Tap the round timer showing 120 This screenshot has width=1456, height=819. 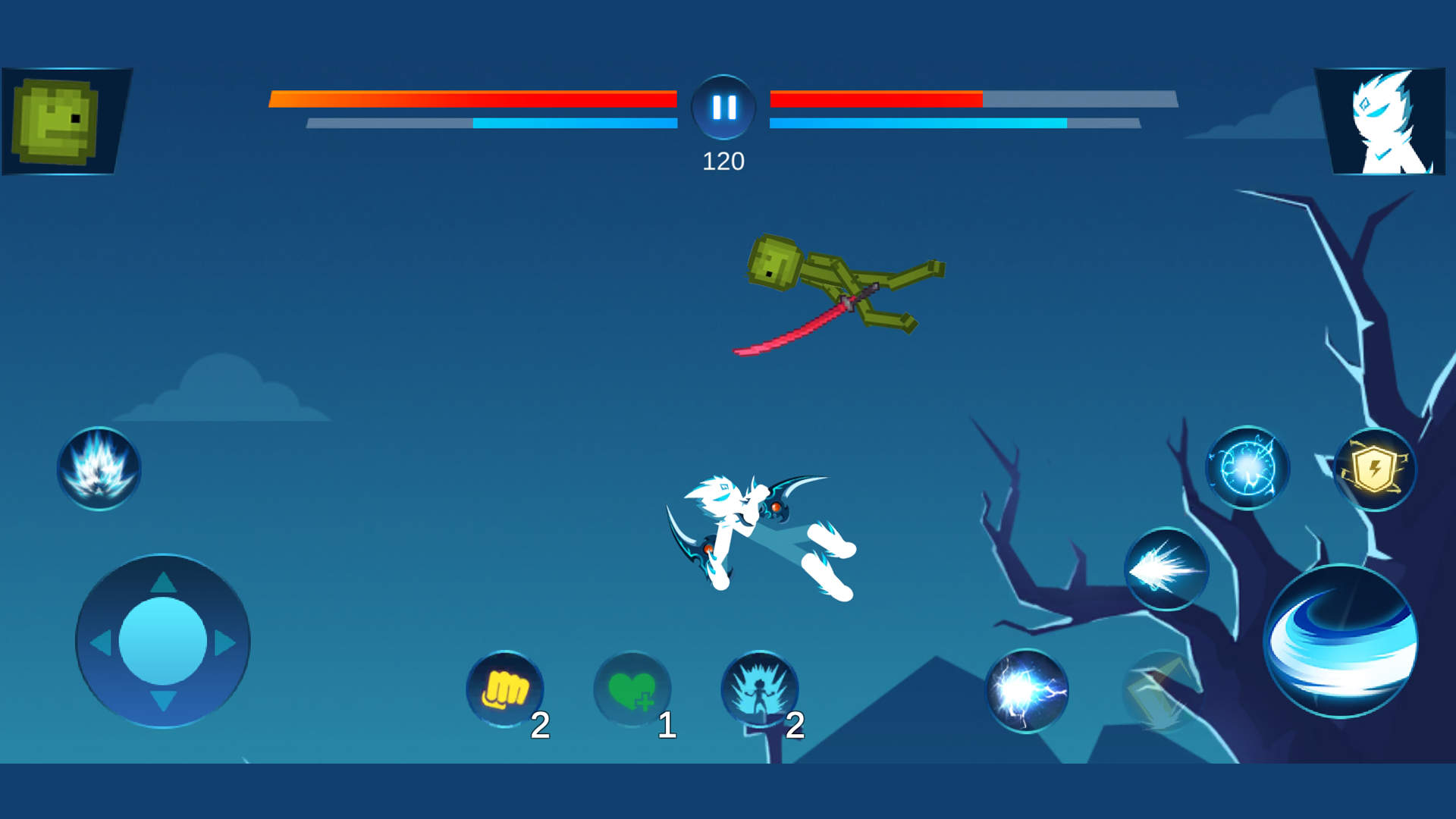[723, 160]
